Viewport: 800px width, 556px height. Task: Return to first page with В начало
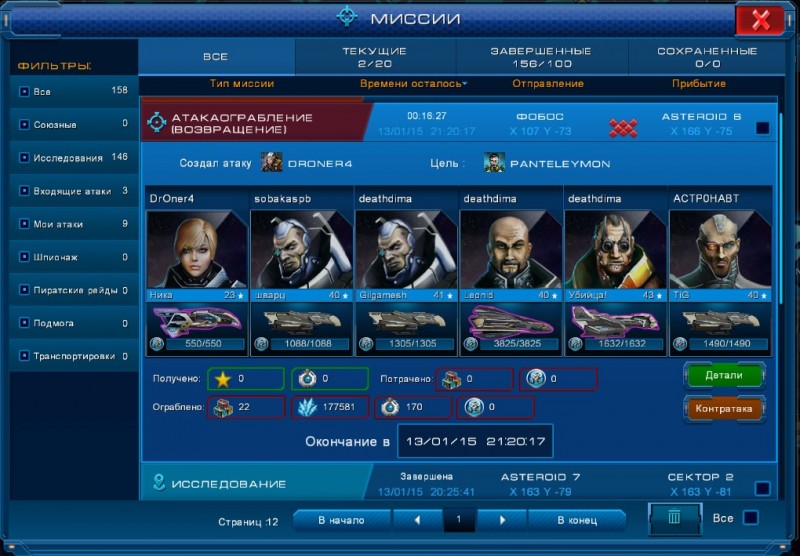coord(341,520)
